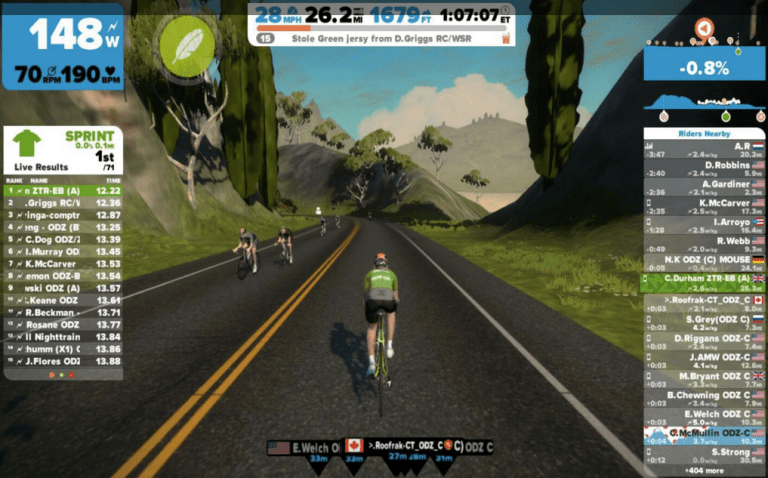Viewport: 768px width, 478px height.
Task: Choose D.Riggans in the riders list
Action: coord(703,342)
